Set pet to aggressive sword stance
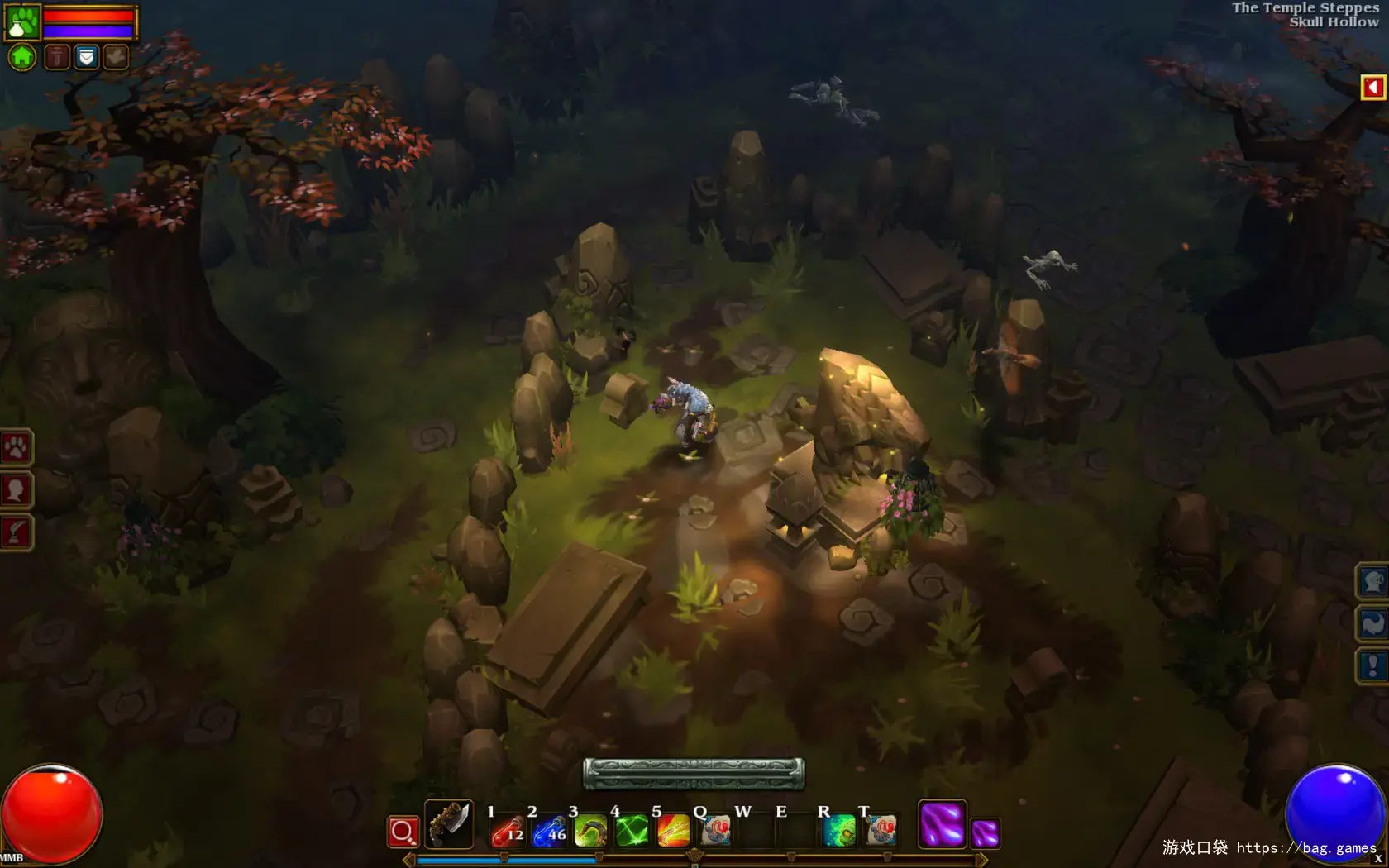Screen dimensions: 1389x868 tap(56, 57)
